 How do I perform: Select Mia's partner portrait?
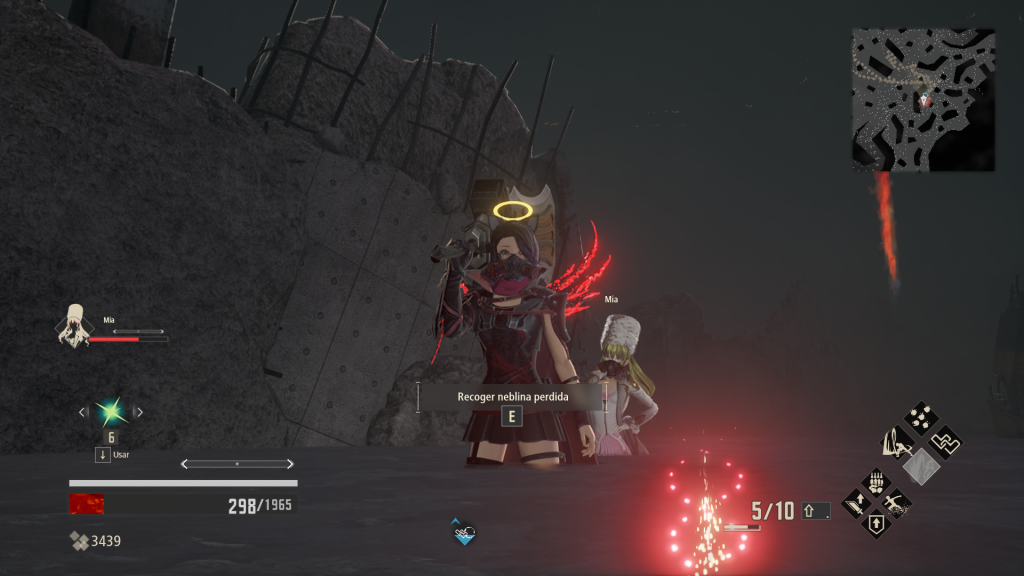tap(73, 325)
